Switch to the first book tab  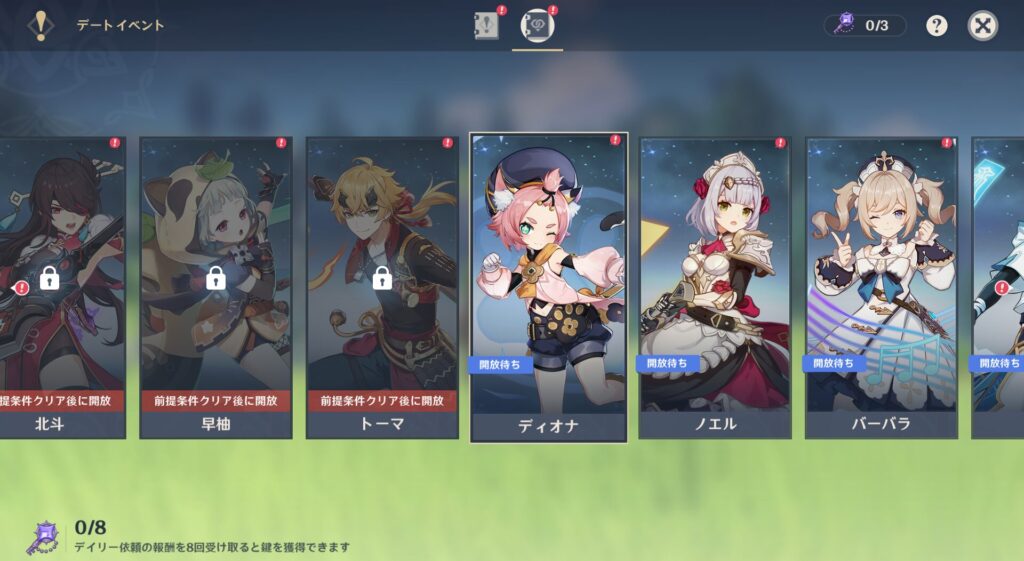pyautogui.click(x=486, y=26)
